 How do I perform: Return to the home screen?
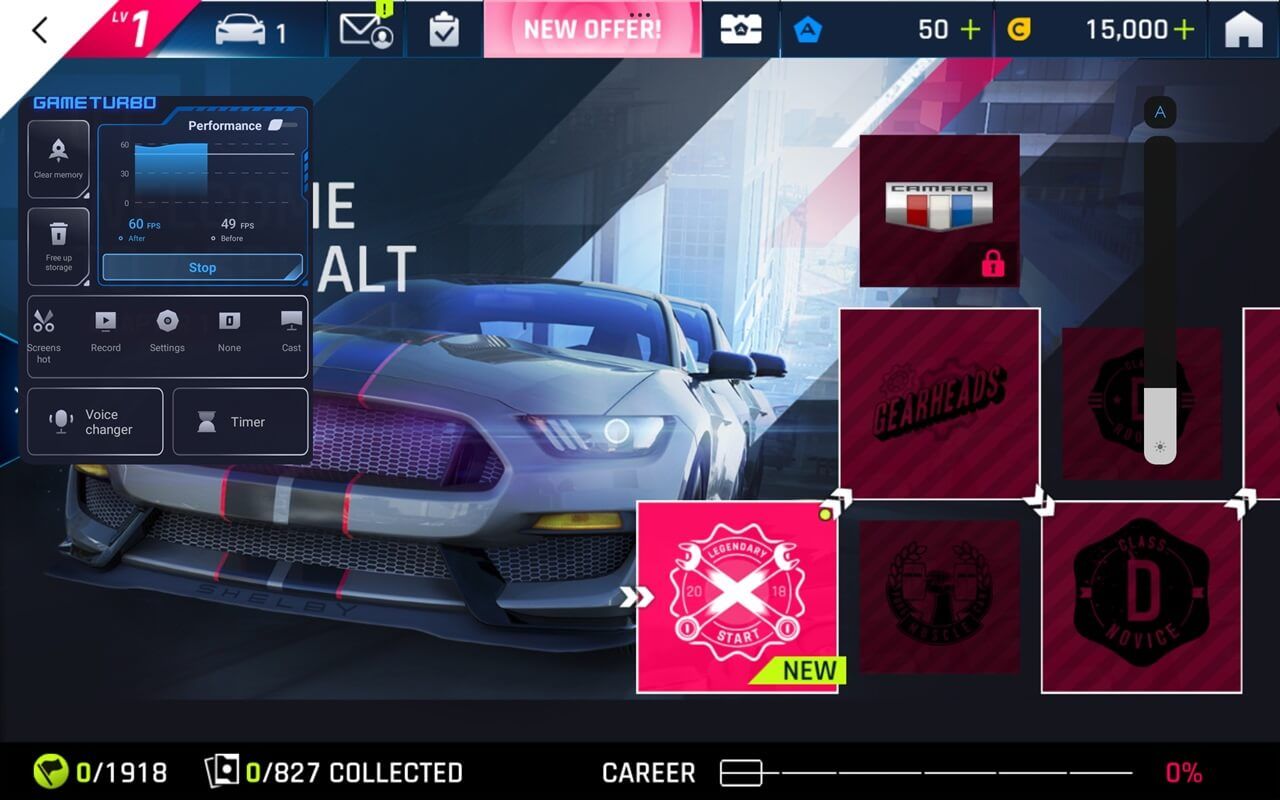pos(1243,30)
